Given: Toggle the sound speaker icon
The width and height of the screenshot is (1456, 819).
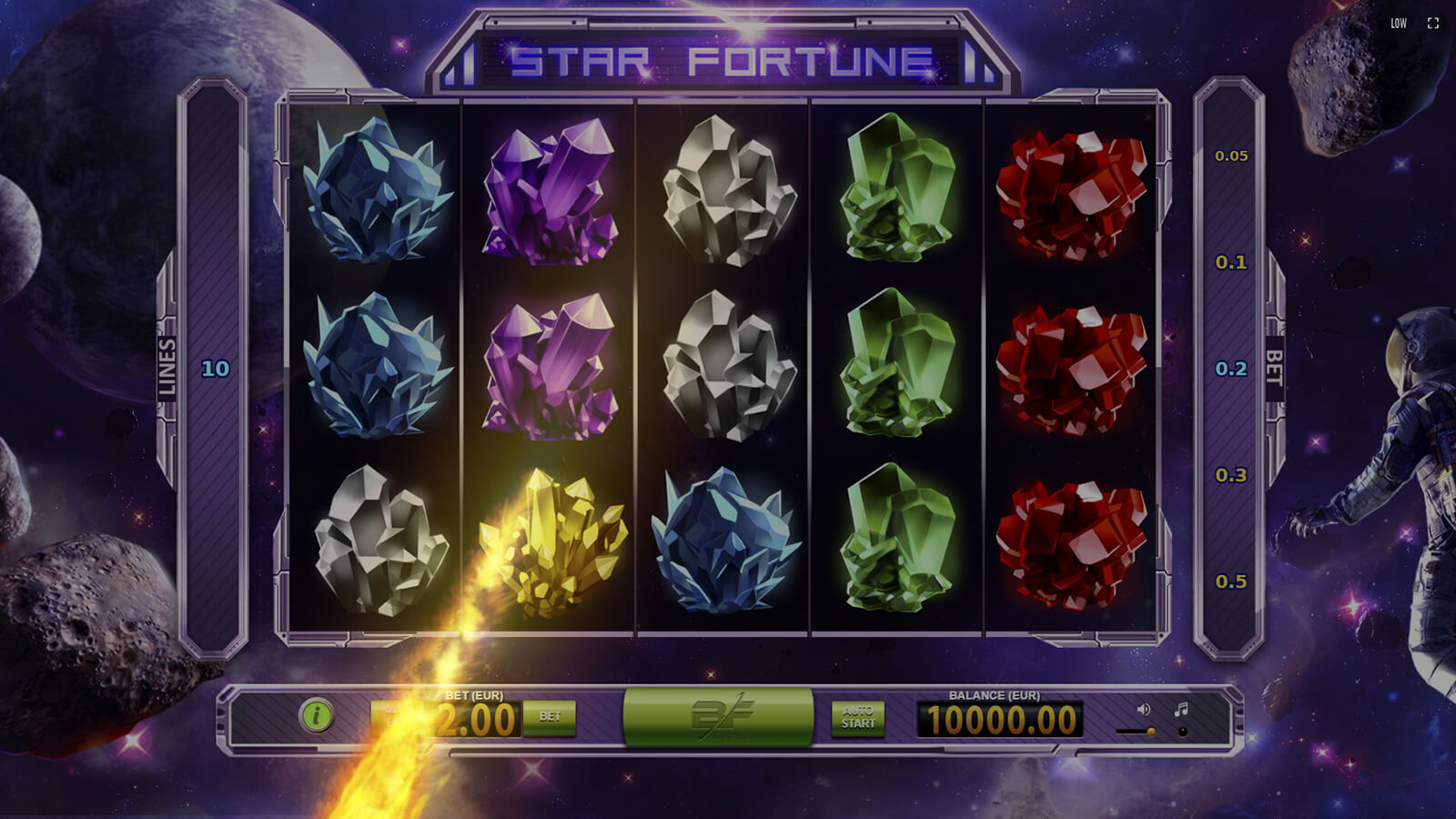Looking at the screenshot, I should tap(1144, 709).
